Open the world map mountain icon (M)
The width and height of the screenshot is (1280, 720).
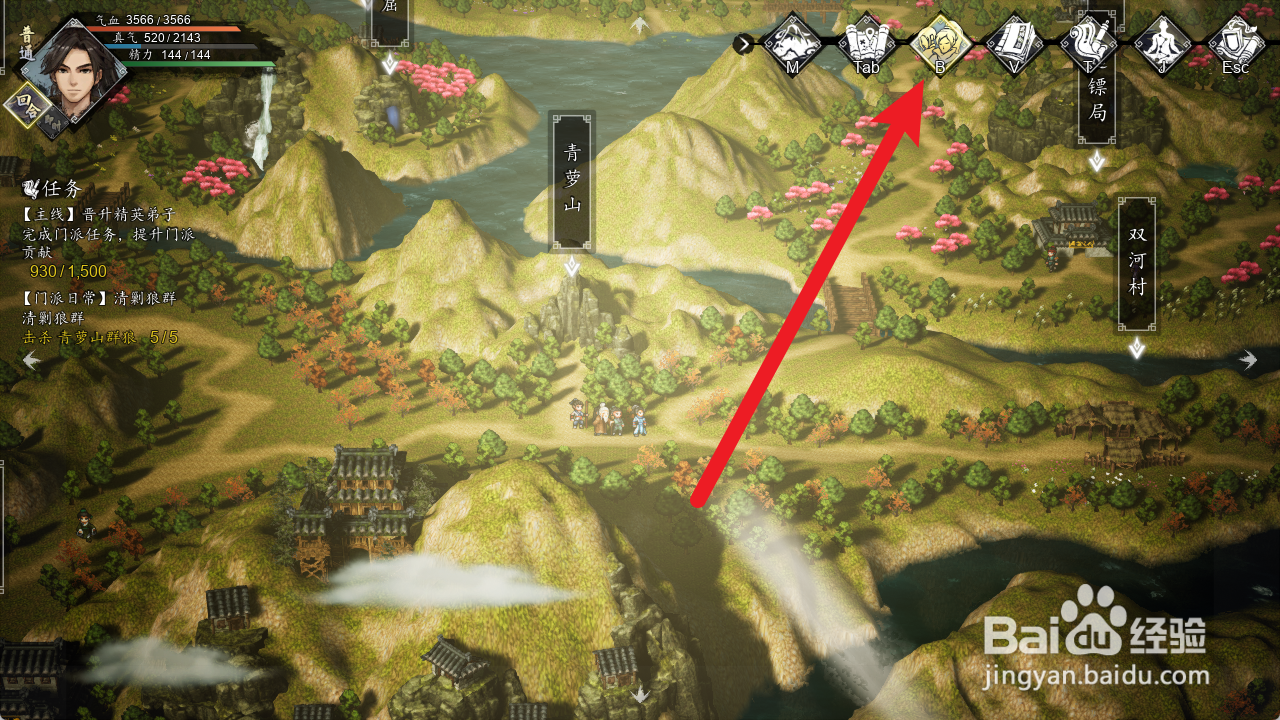pyautogui.click(x=793, y=43)
